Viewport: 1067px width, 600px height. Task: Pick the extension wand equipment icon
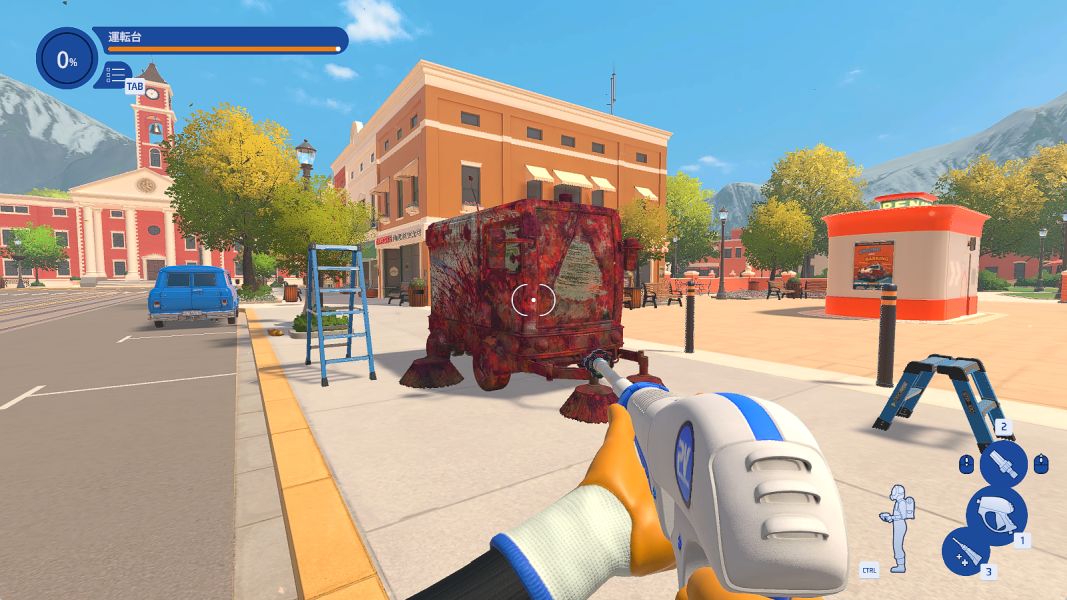click(966, 551)
